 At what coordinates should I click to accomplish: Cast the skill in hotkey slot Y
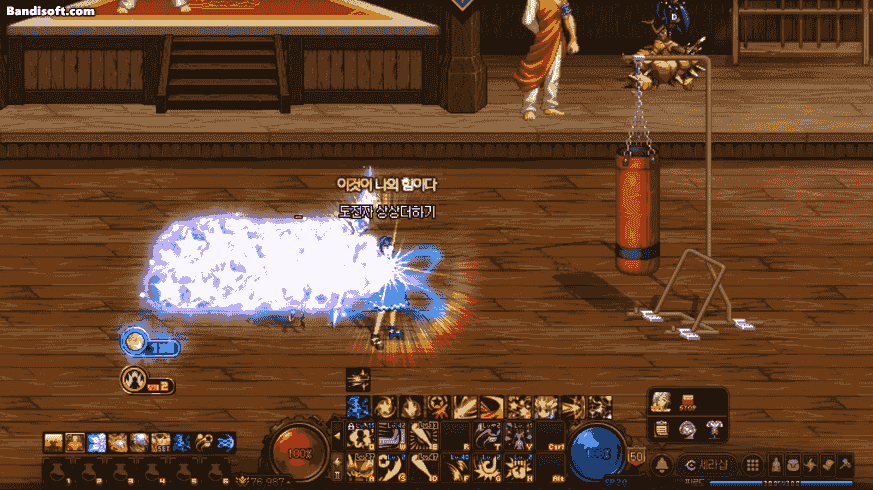pos(519,437)
